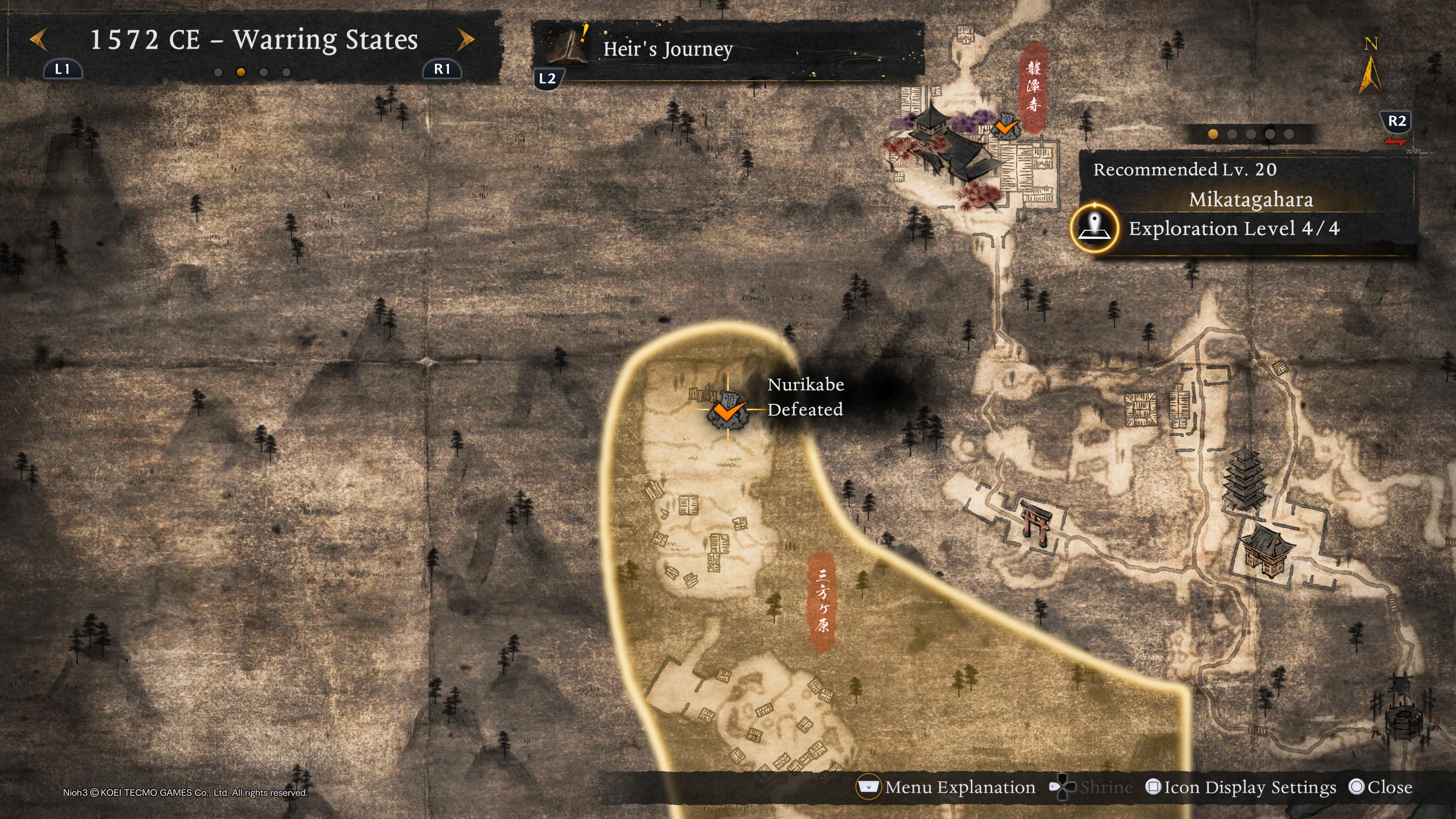Select the checkmark marker beside the temple
The image size is (1456, 819).
1006,126
